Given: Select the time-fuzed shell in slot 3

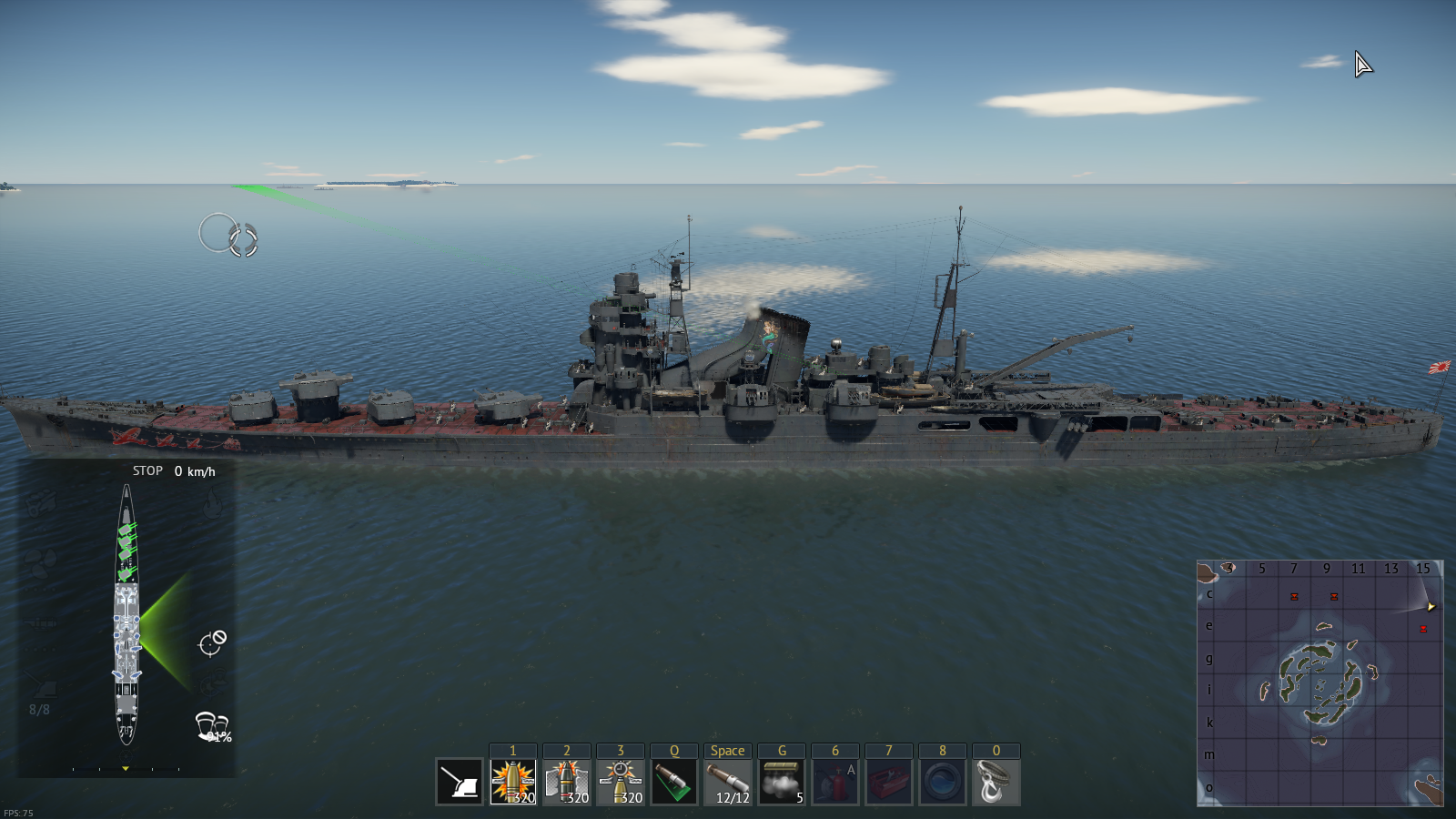Looking at the screenshot, I should [621, 782].
